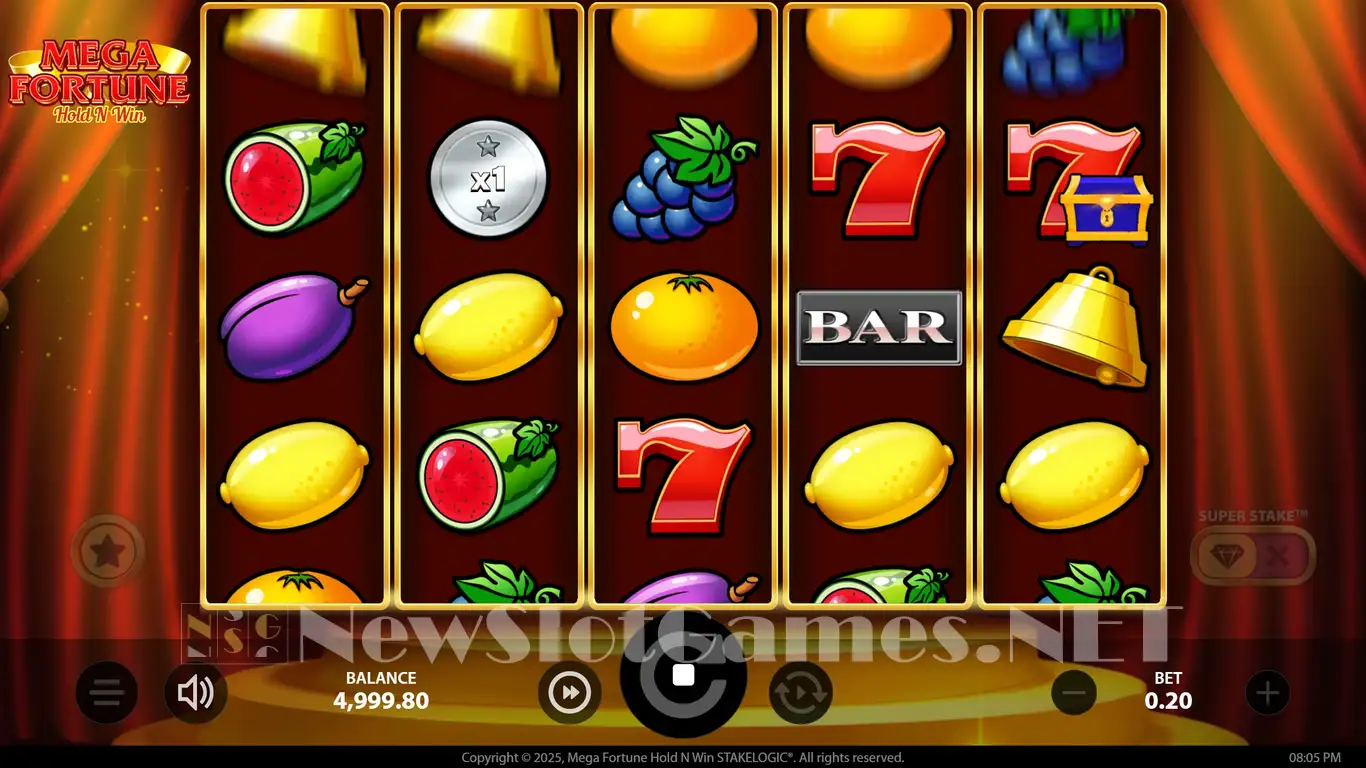Stop the spinning reels

coord(683,675)
